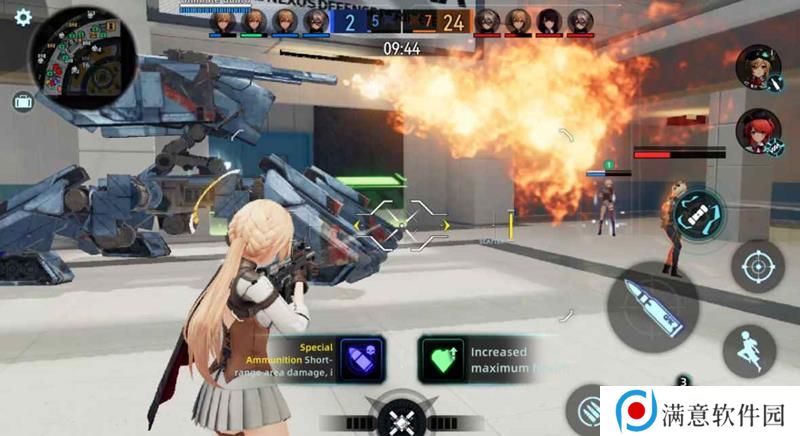Tap the large bullet fire button
Image resolution: width=800 pixels, height=436 pixels.
click(x=645, y=306)
